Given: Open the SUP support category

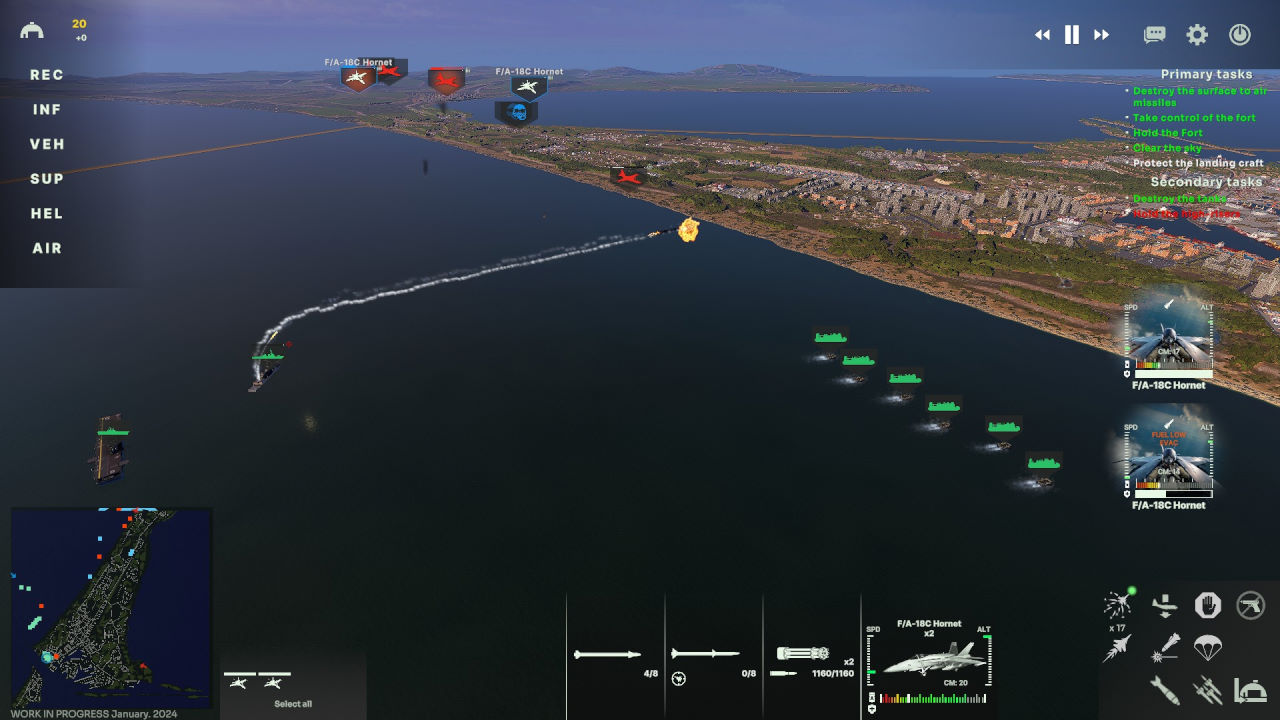Looking at the screenshot, I should click(47, 179).
